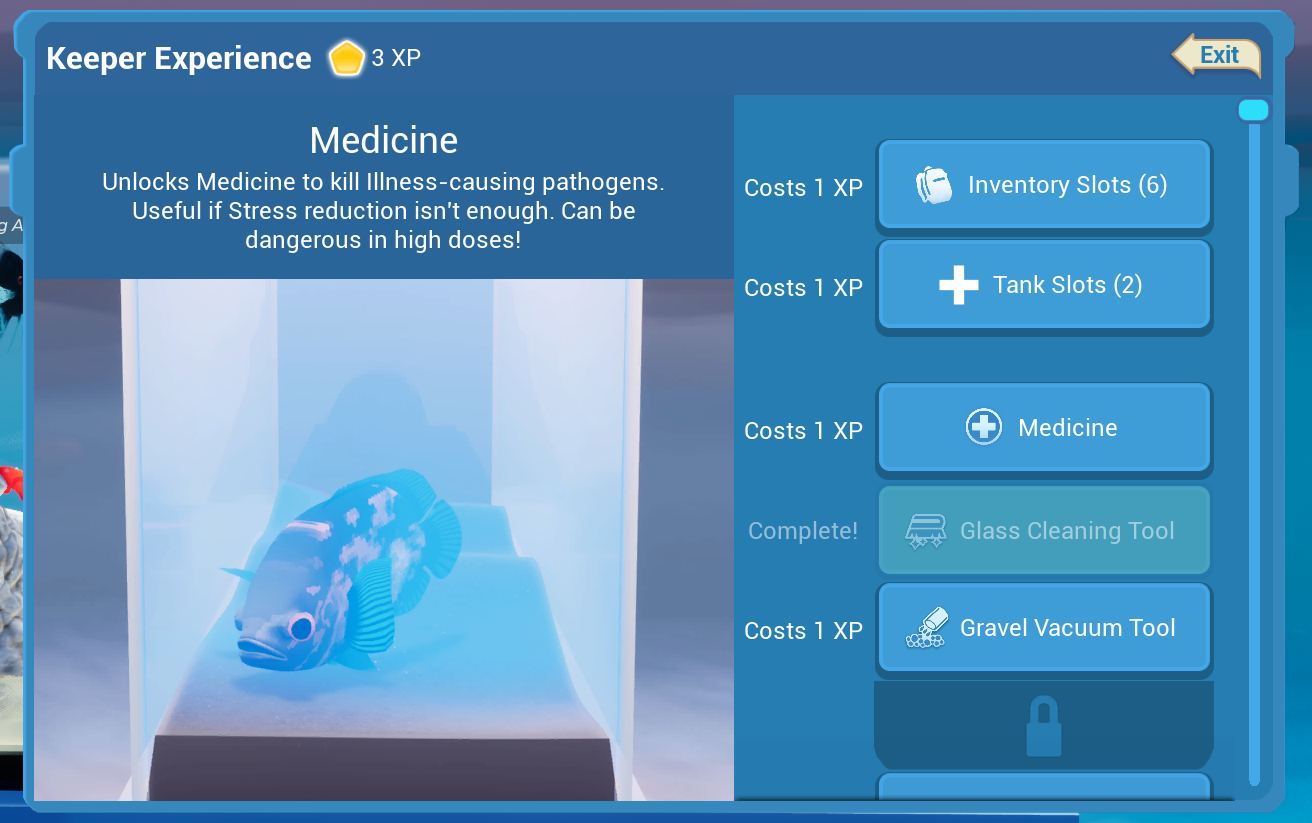Click the Costs 1 XP label beside Medicine
1312x823 pixels.
(803, 430)
